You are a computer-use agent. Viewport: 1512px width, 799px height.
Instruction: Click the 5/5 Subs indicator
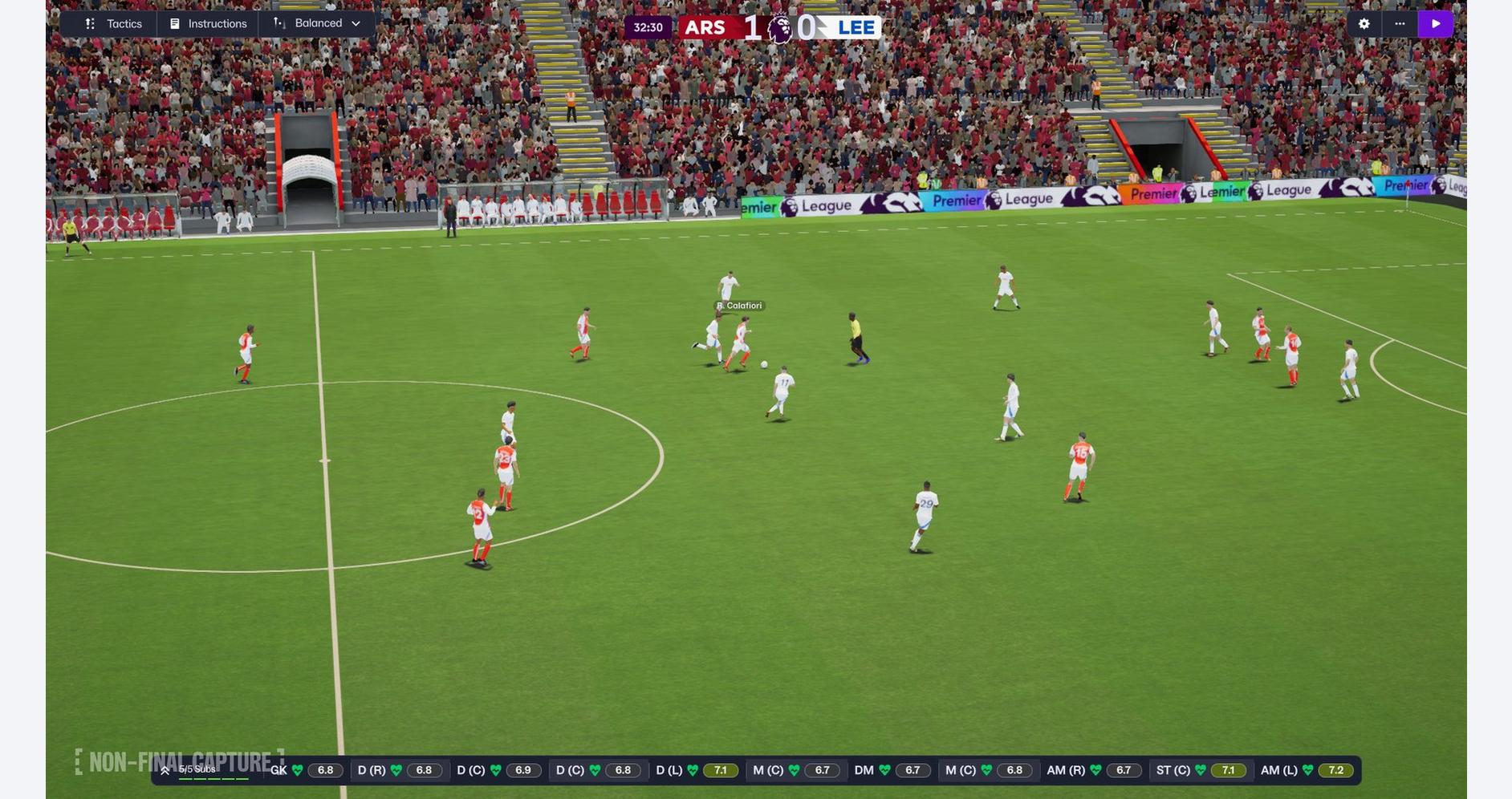[x=197, y=769]
